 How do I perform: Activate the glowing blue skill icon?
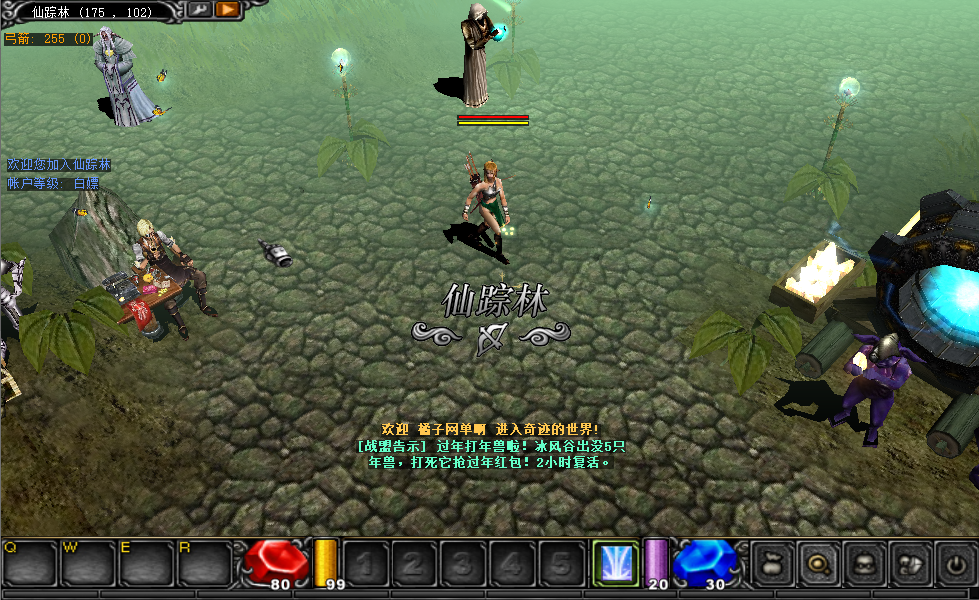tap(614, 562)
